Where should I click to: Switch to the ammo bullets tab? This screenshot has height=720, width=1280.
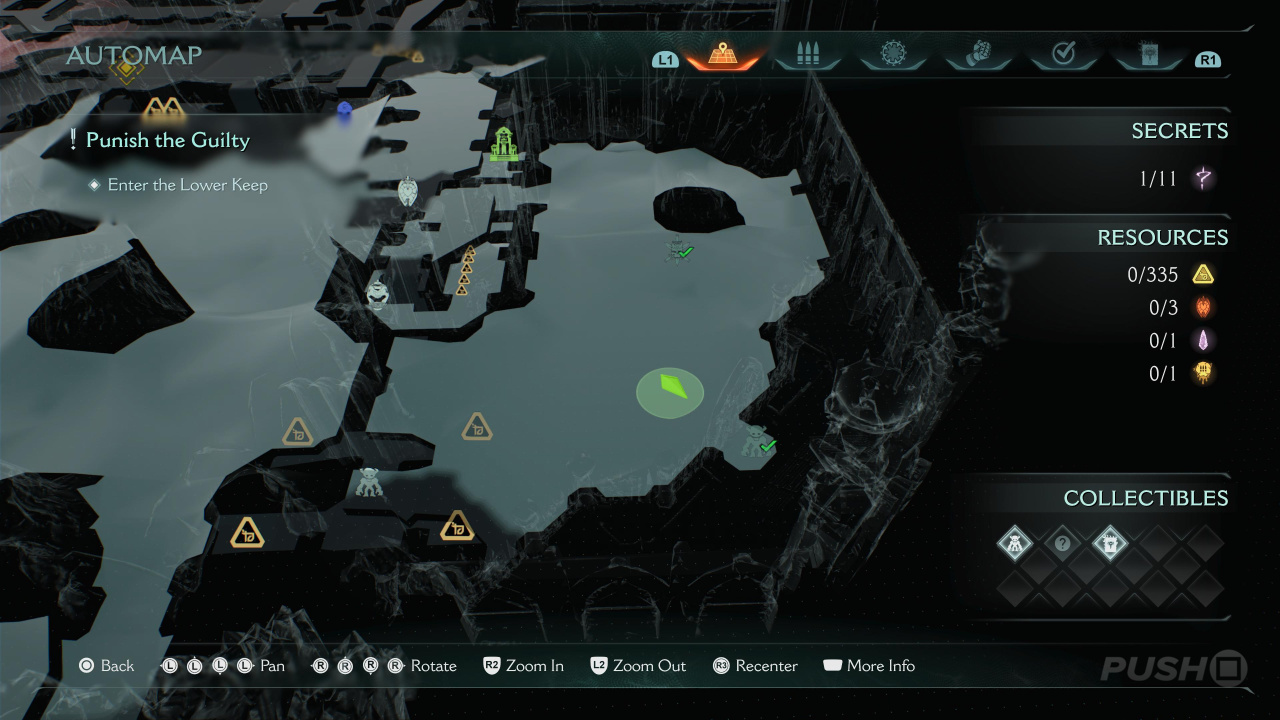[807, 56]
